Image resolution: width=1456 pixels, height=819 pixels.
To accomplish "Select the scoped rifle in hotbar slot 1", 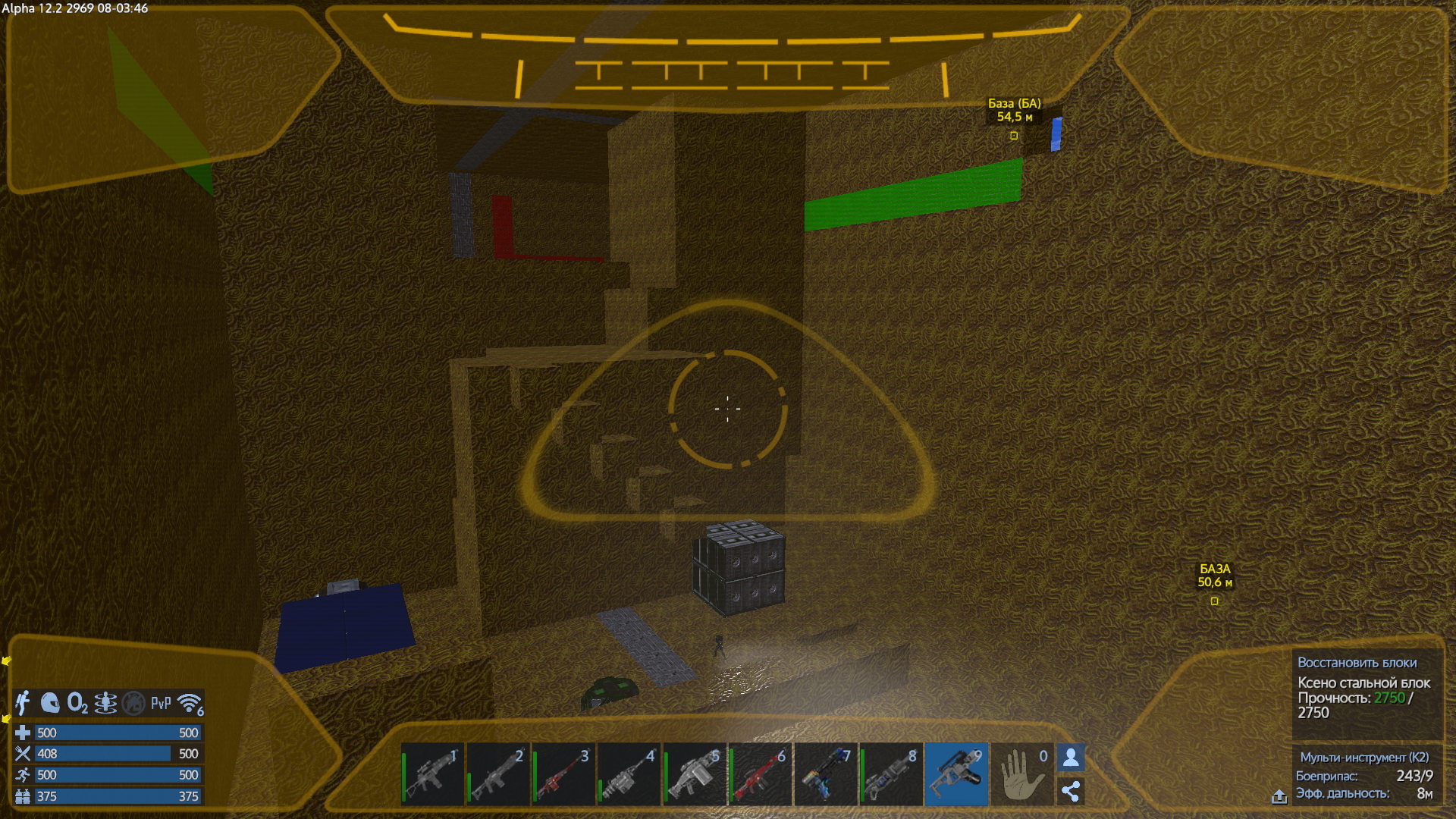I will tap(432, 774).
